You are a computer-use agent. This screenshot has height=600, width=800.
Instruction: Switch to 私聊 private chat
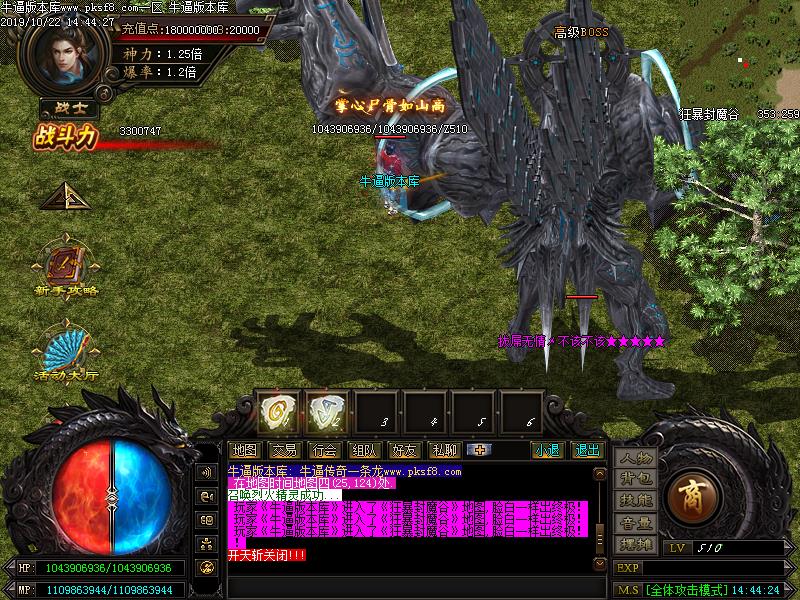443,450
